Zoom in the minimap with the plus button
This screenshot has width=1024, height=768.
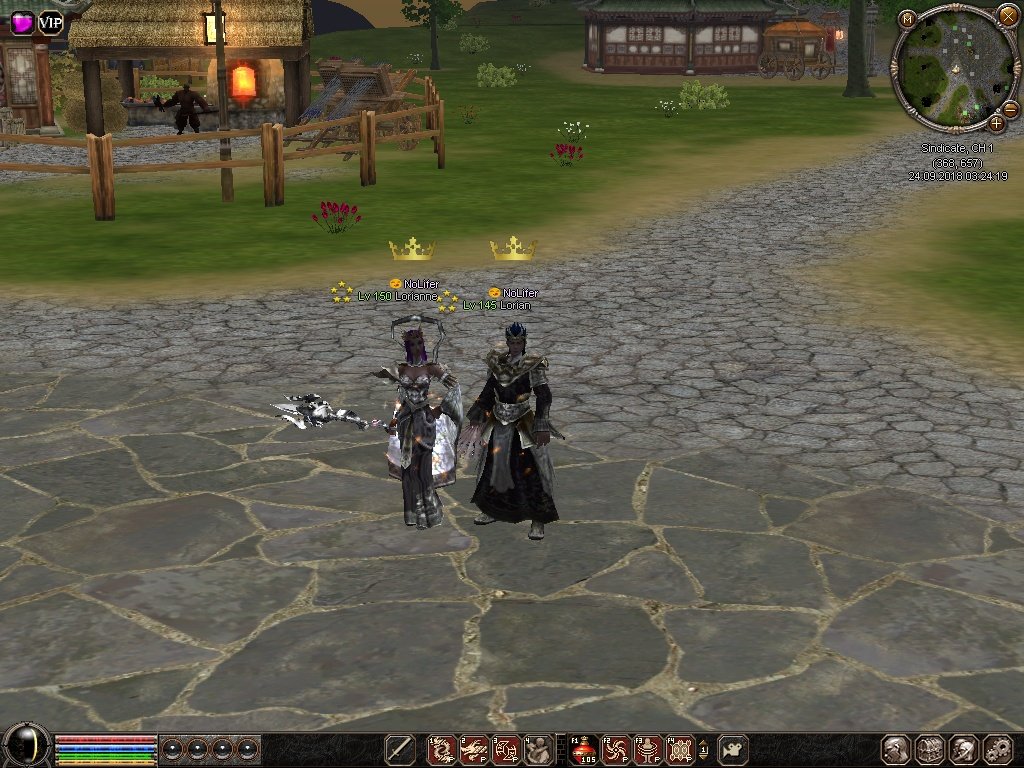tap(997, 123)
